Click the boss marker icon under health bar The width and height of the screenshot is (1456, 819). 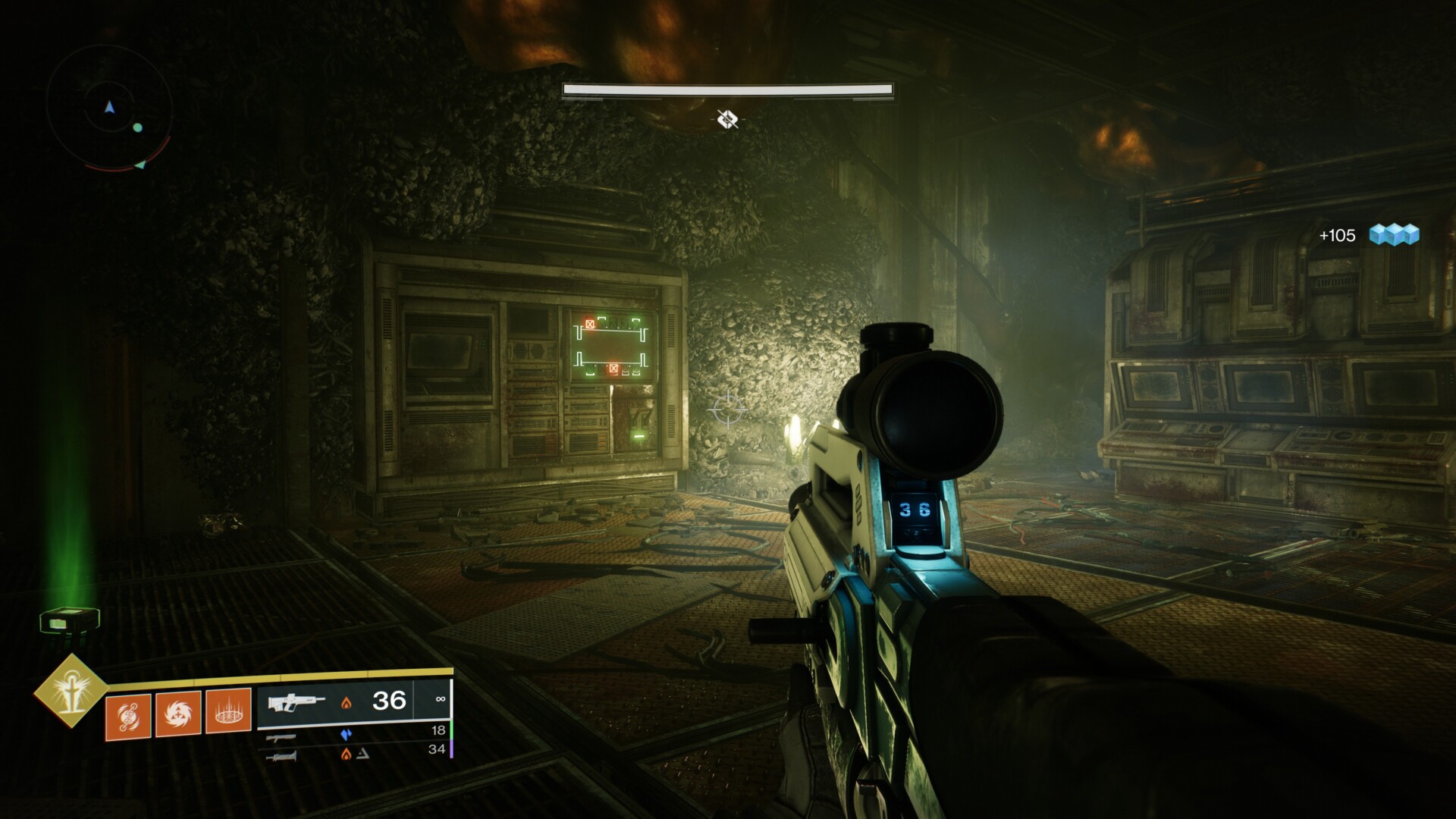(x=727, y=119)
